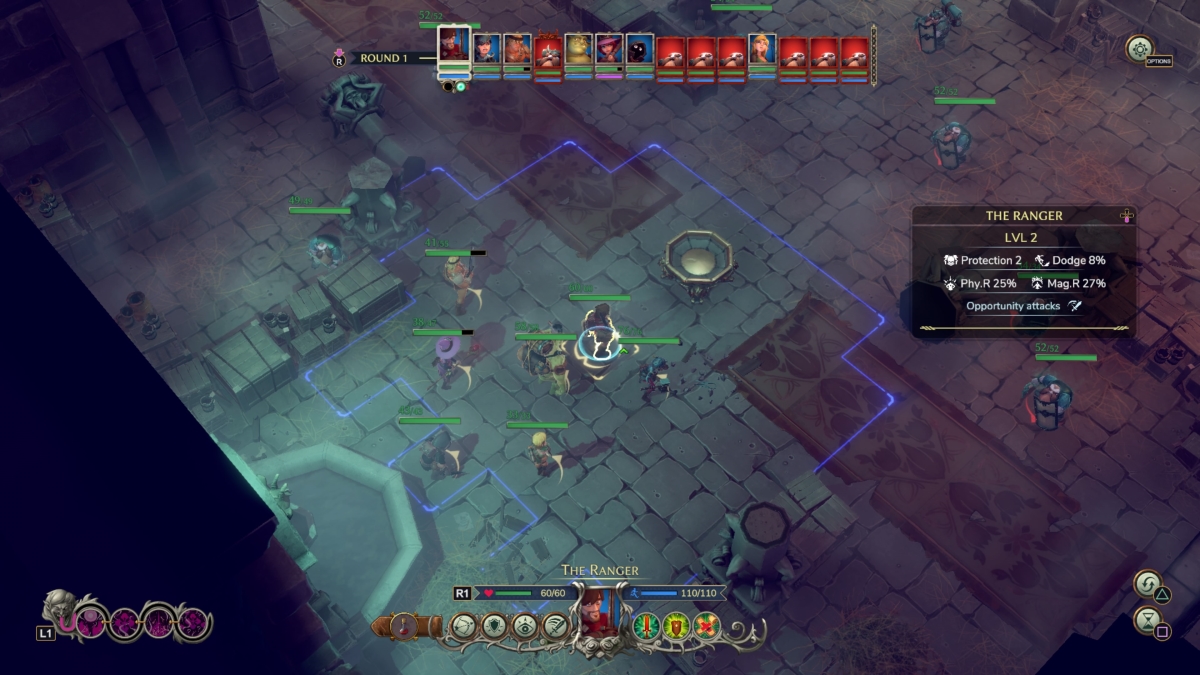Click the circular arrows button
The width and height of the screenshot is (1200, 675).
1147,583
